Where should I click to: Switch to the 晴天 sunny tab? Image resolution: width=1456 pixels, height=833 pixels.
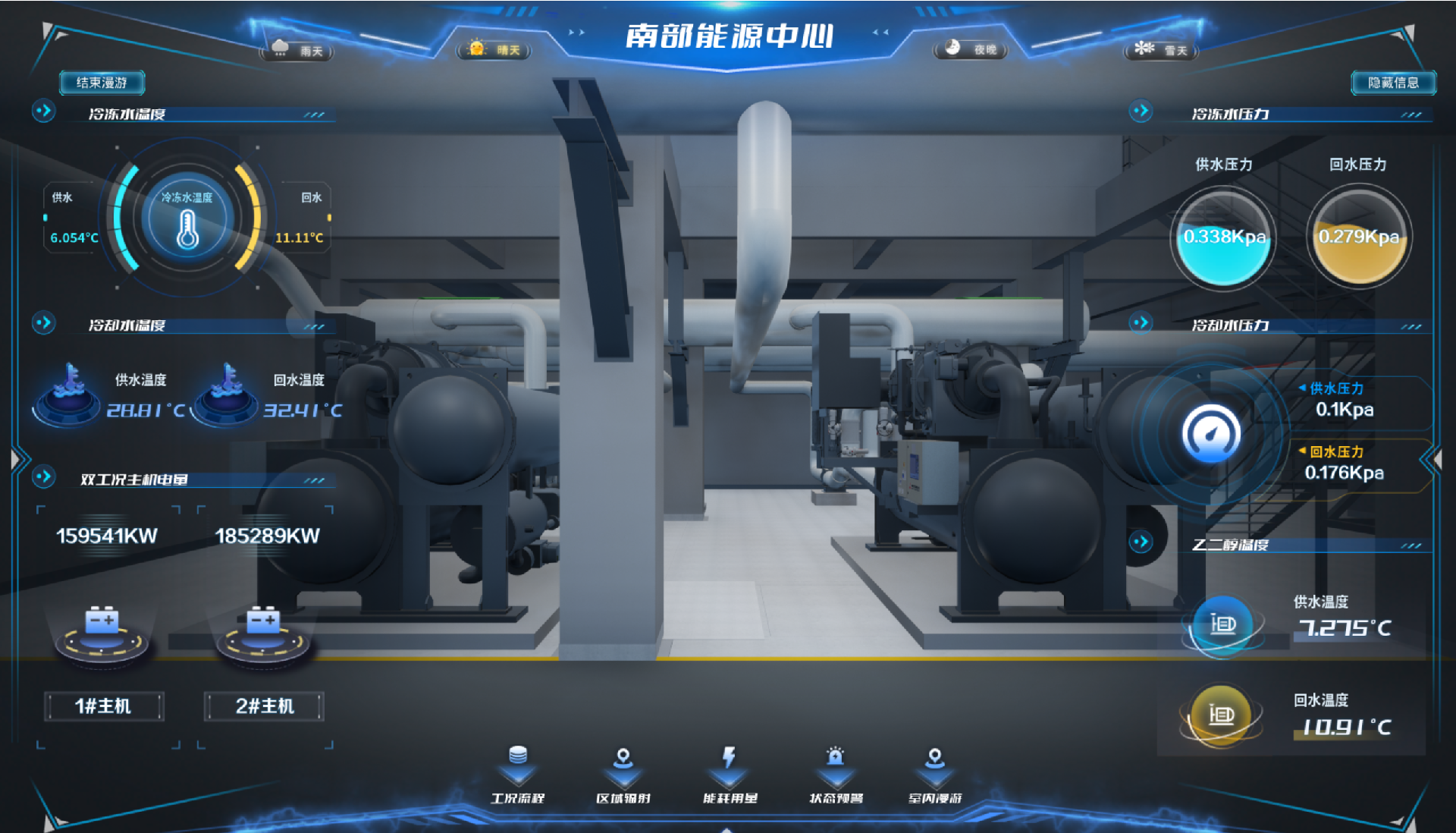(493, 49)
